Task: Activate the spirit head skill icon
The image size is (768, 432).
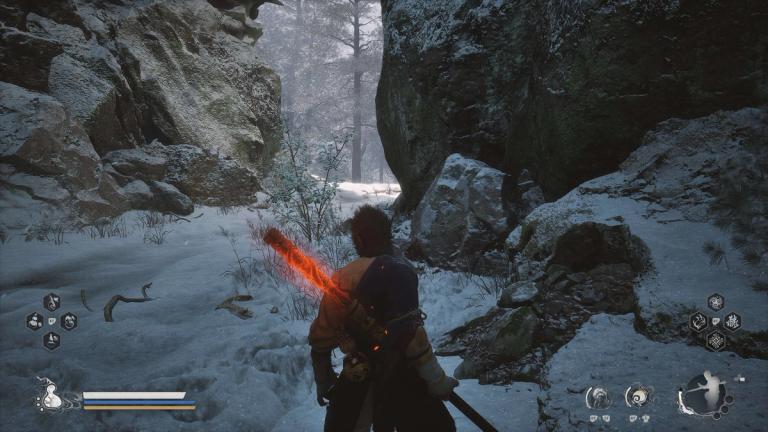Action: point(599,397)
